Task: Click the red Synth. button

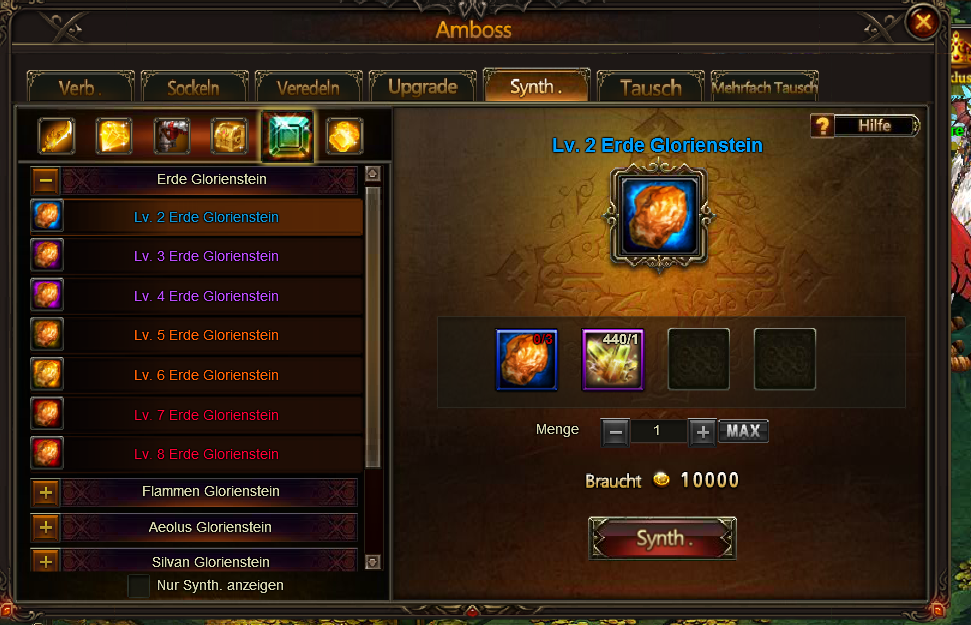Action: click(662, 539)
